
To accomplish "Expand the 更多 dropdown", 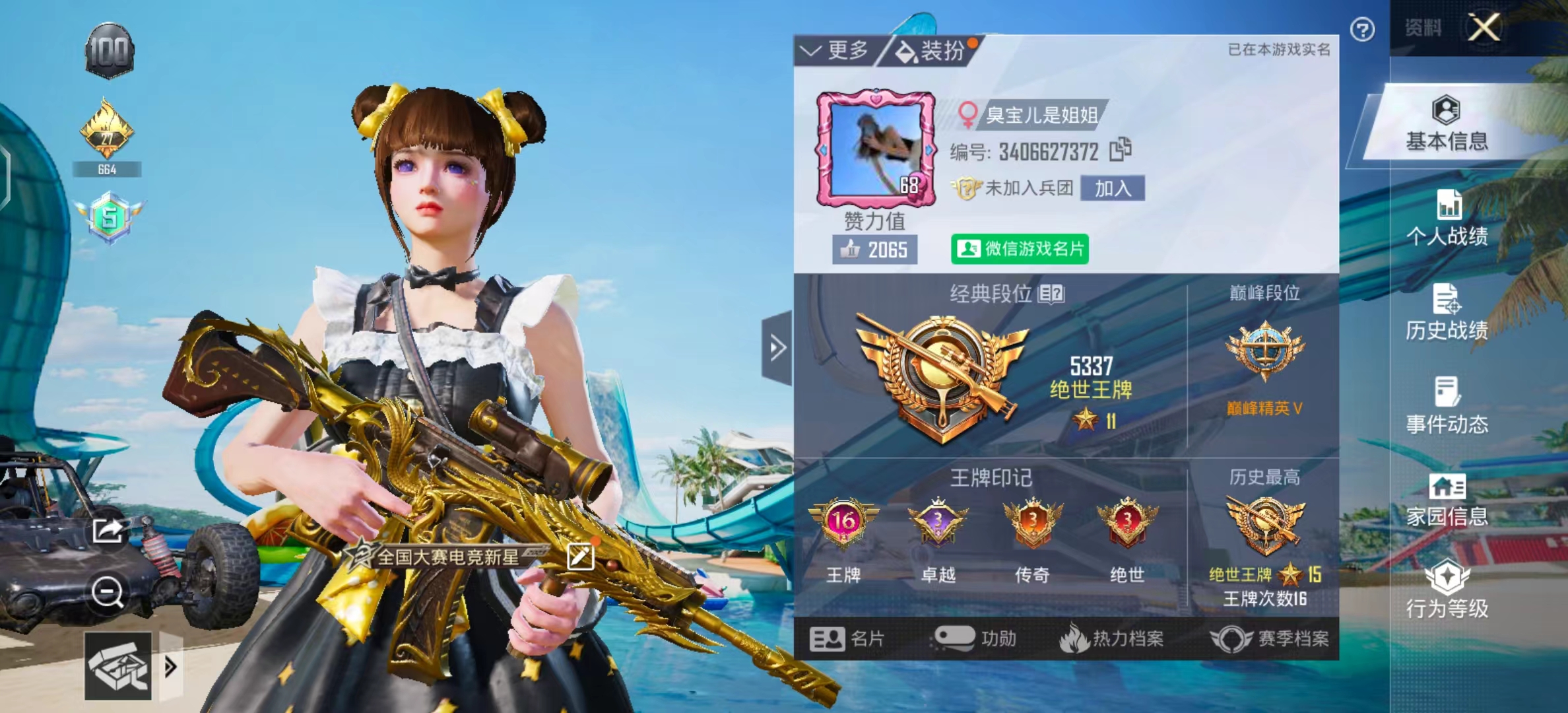I will [834, 50].
